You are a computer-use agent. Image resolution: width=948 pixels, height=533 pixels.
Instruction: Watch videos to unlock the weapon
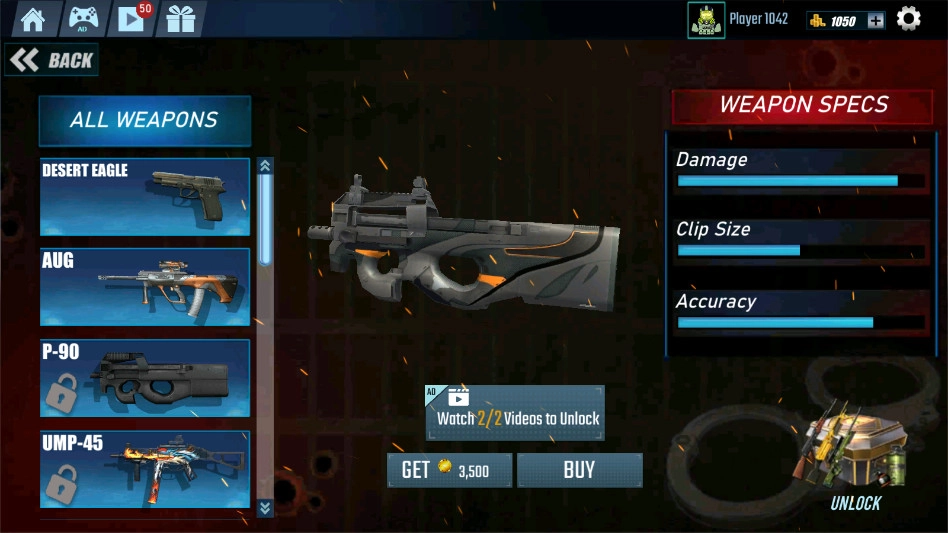515,413
